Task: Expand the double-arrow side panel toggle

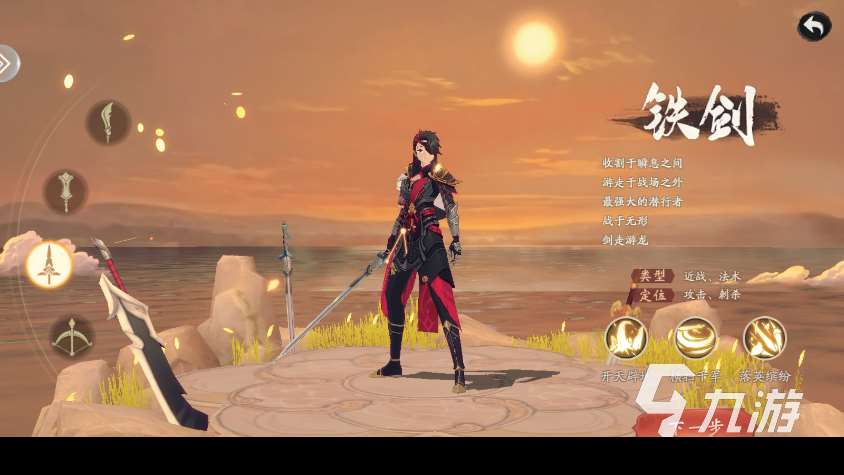Action: click(6, 64)
